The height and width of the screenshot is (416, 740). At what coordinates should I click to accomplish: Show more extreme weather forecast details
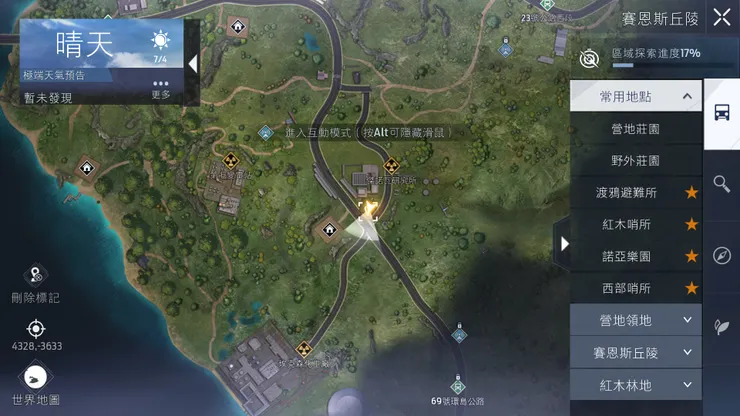point(161,88)
